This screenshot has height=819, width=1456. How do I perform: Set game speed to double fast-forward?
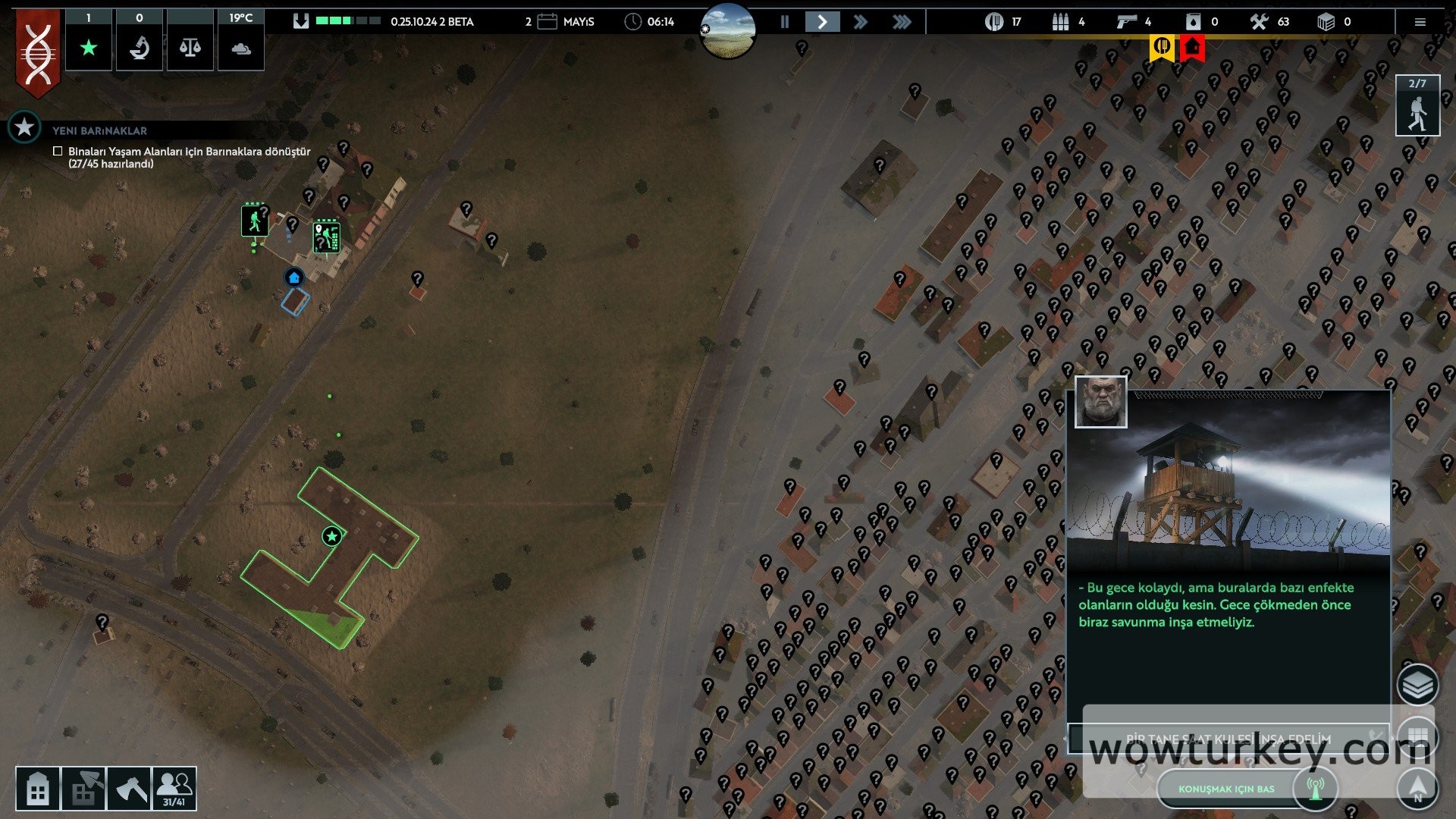(x=861, y=22)
